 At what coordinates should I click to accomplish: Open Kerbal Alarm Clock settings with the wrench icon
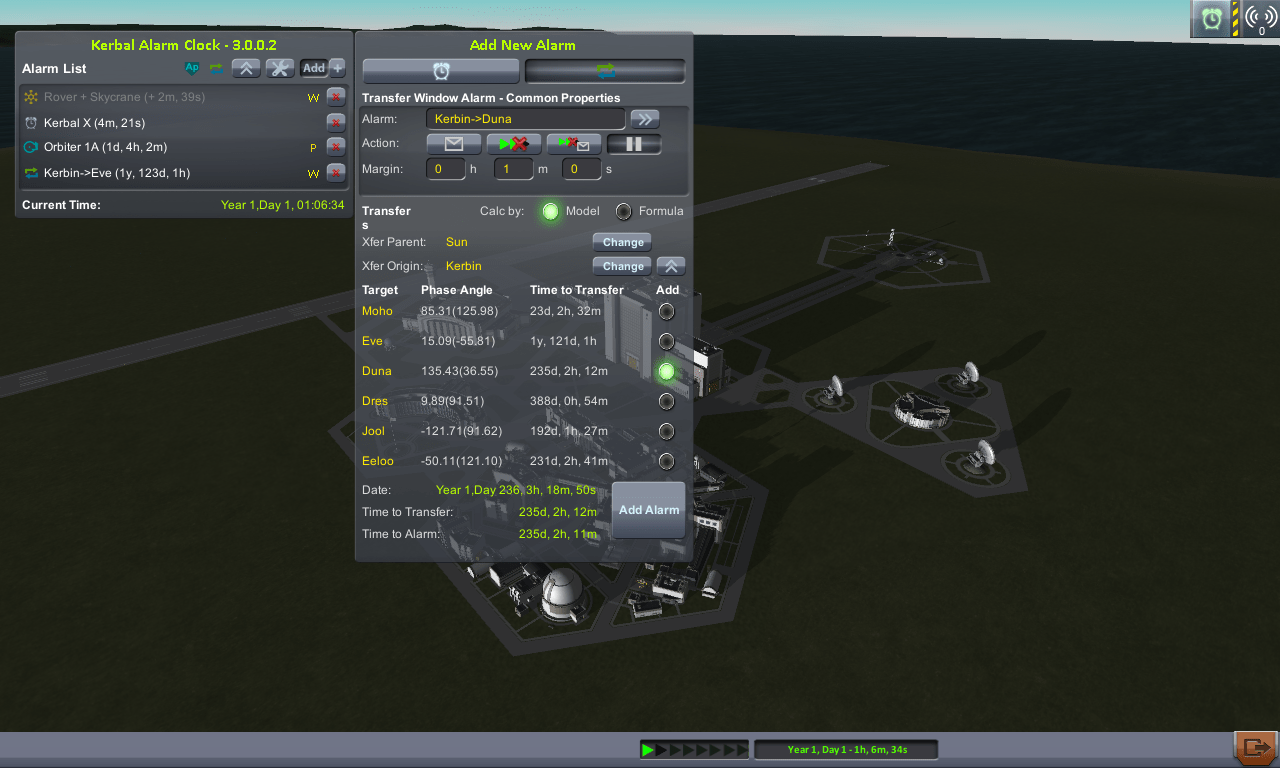tap(279, 68)
